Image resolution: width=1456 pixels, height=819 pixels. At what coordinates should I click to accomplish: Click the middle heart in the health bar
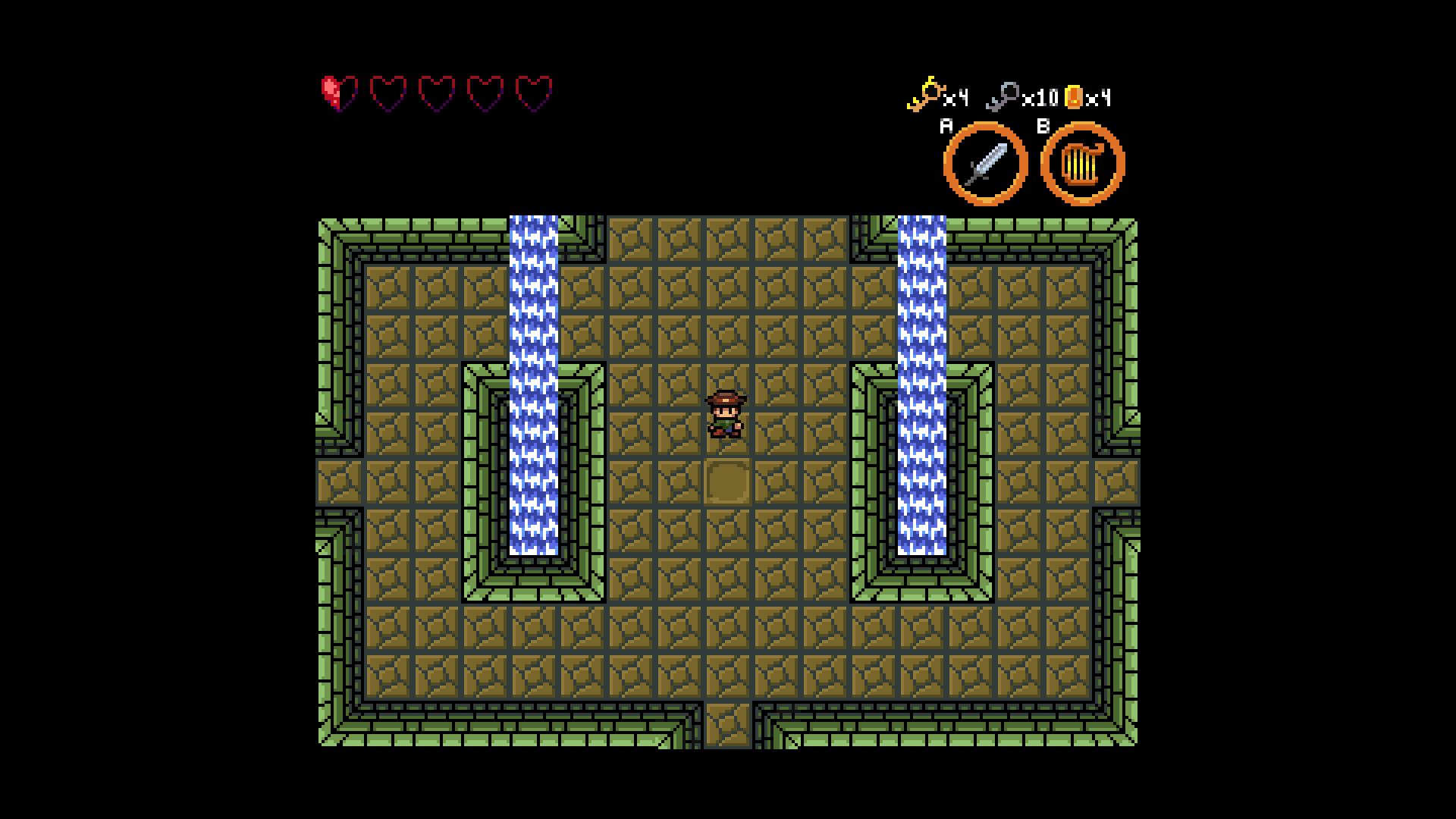click(x=436, y=93)
